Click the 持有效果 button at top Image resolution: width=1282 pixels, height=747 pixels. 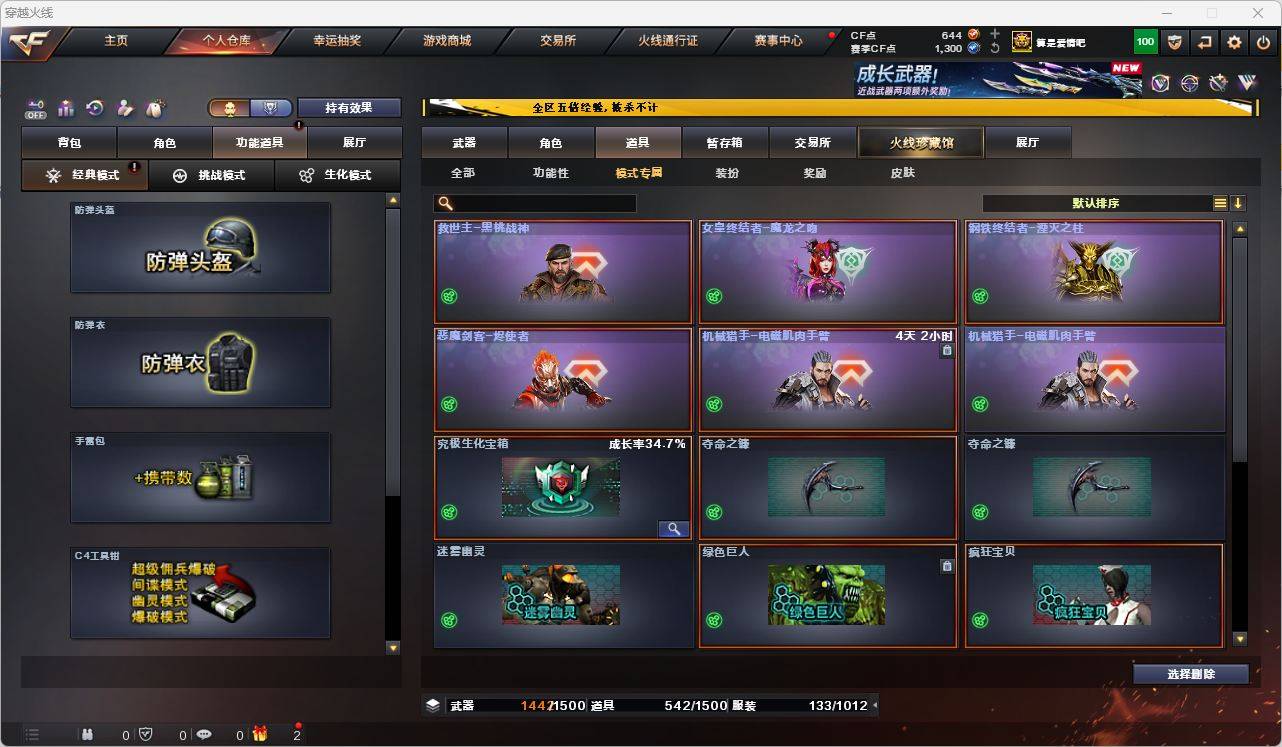(x=348, y=107)
